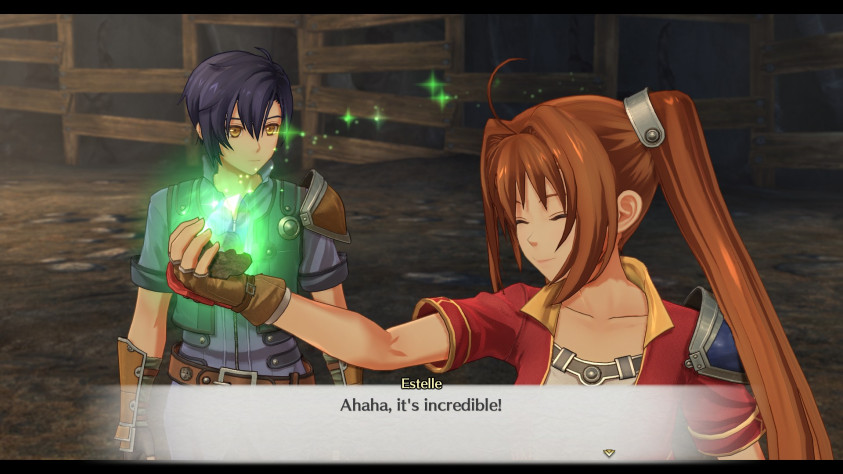Screen dimensions: 843x474
Task: Advance dialogue with the yellow arrow indicator
Action: (609, 453)
